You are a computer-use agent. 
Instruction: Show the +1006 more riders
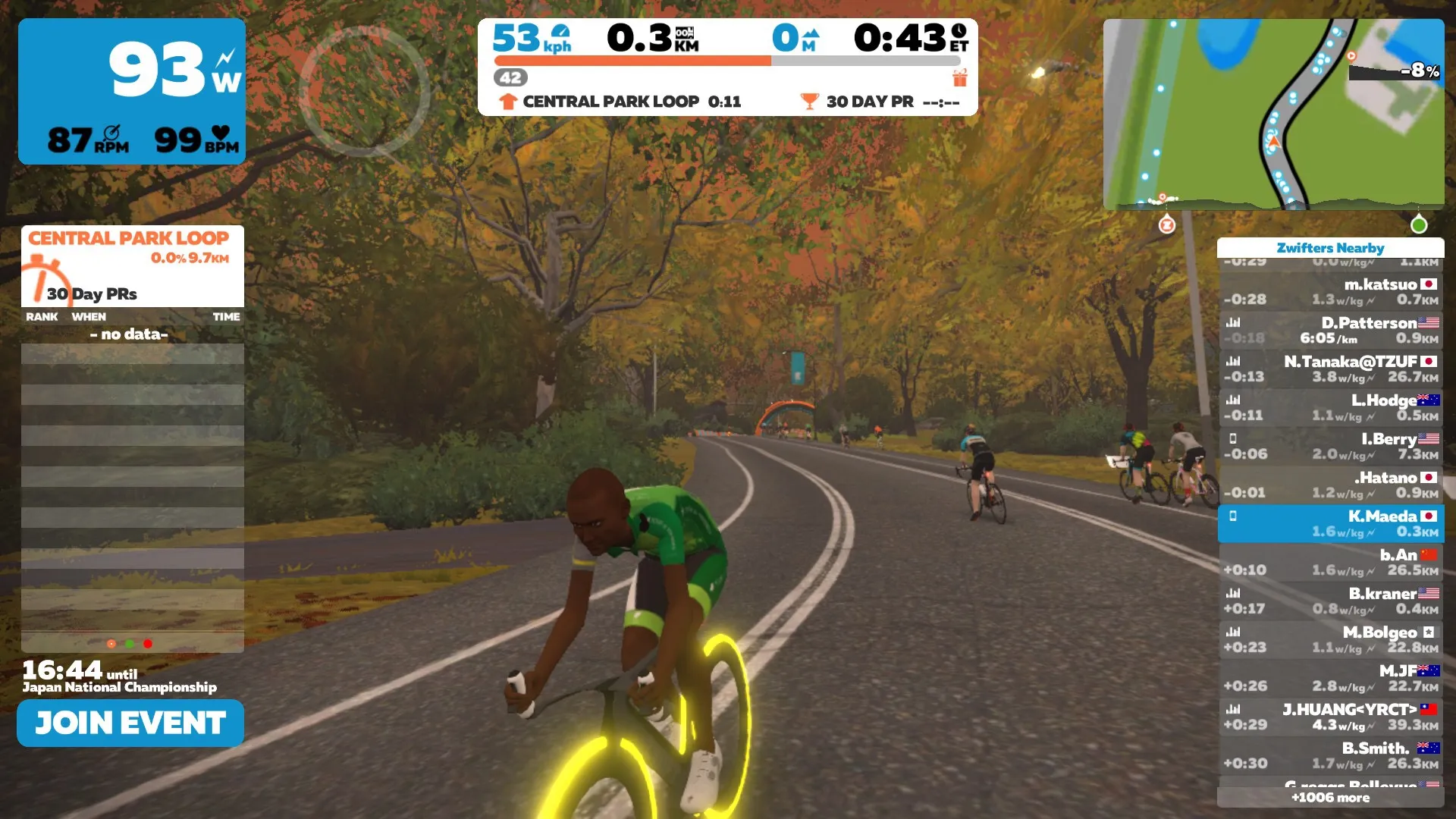pos(1330,798)
